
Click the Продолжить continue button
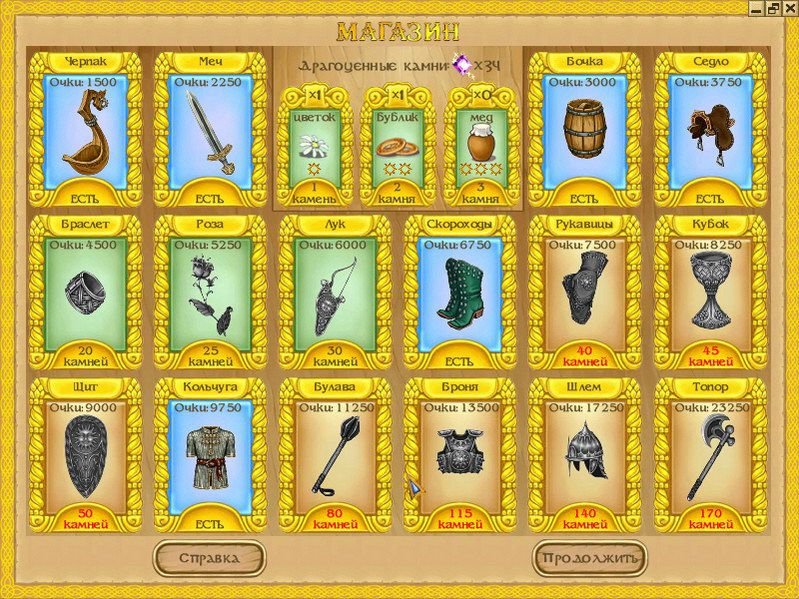click(589, 557)
